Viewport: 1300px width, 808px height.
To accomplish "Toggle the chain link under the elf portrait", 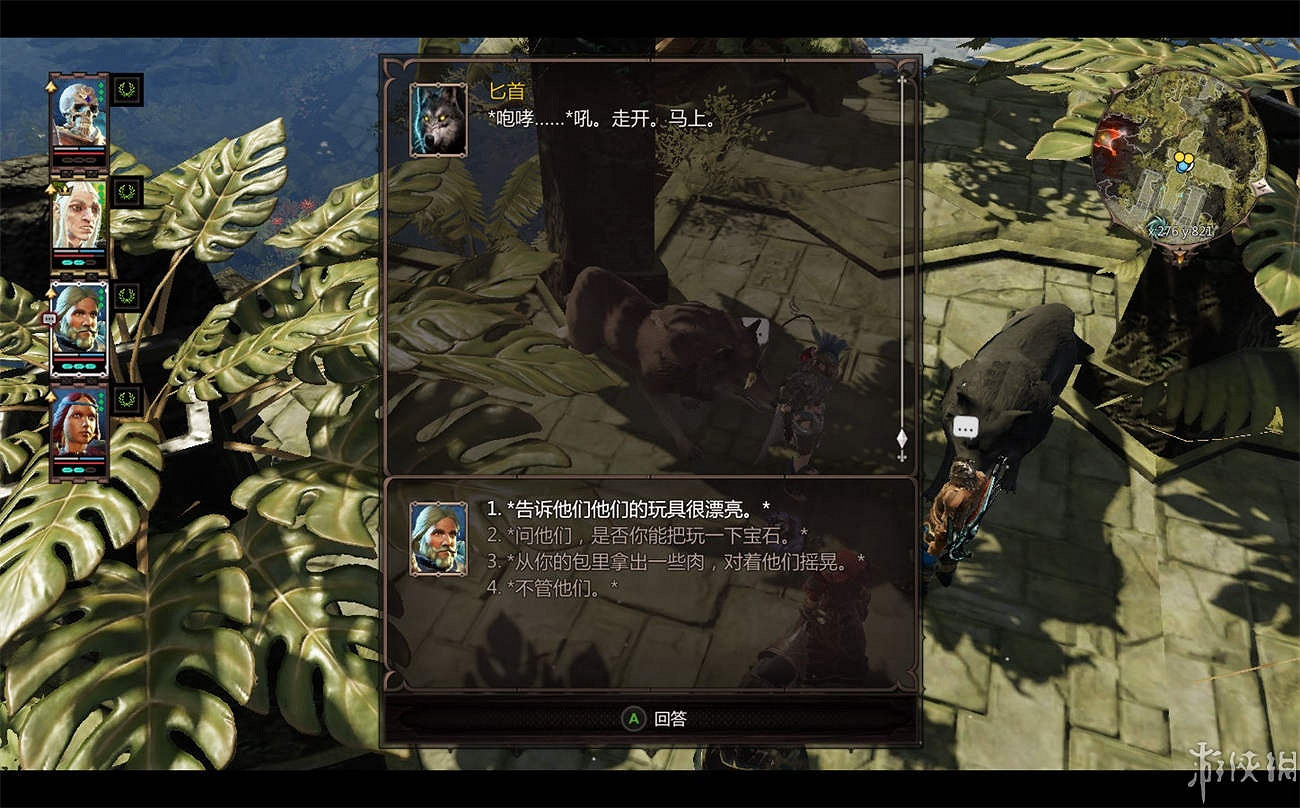I will pos(80,263).
